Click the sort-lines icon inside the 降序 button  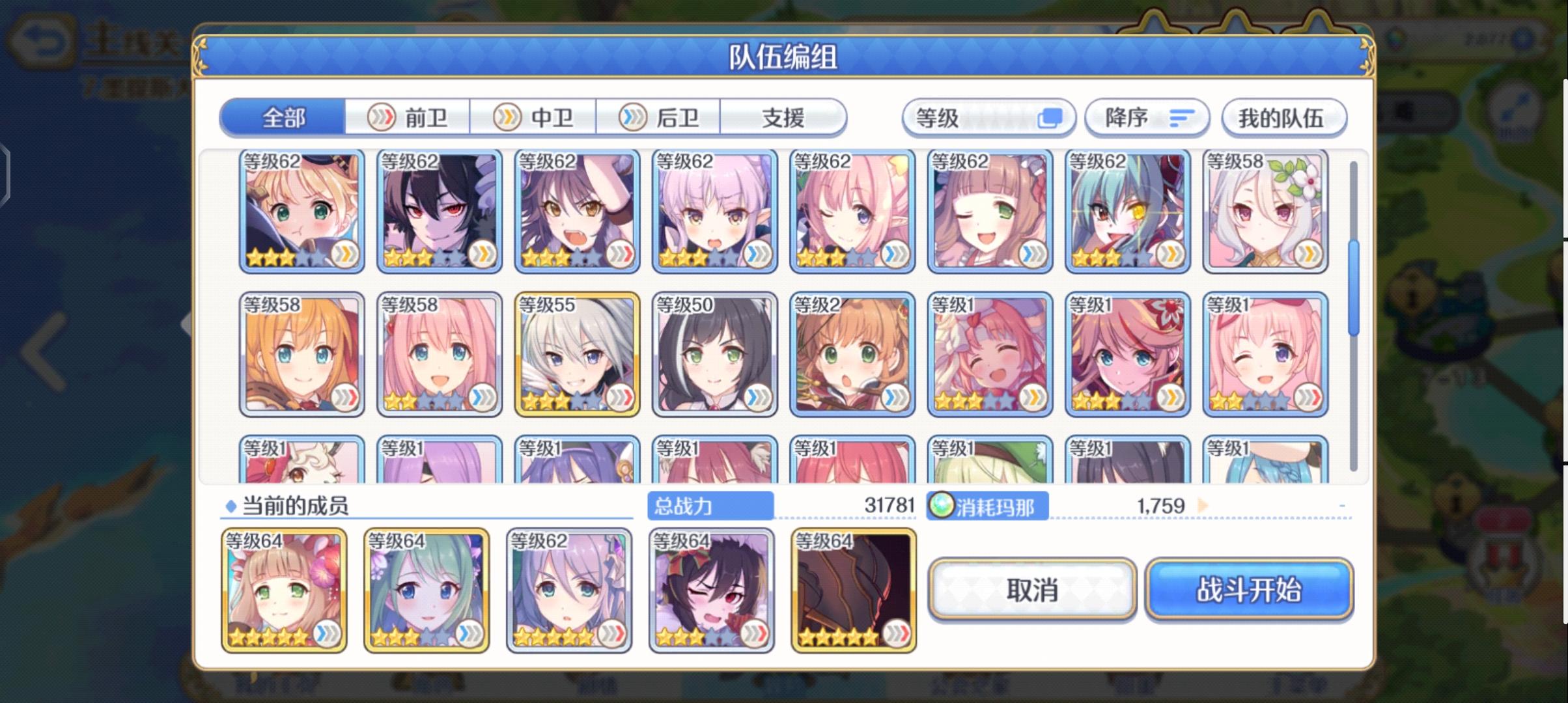tap(1182, 117)
